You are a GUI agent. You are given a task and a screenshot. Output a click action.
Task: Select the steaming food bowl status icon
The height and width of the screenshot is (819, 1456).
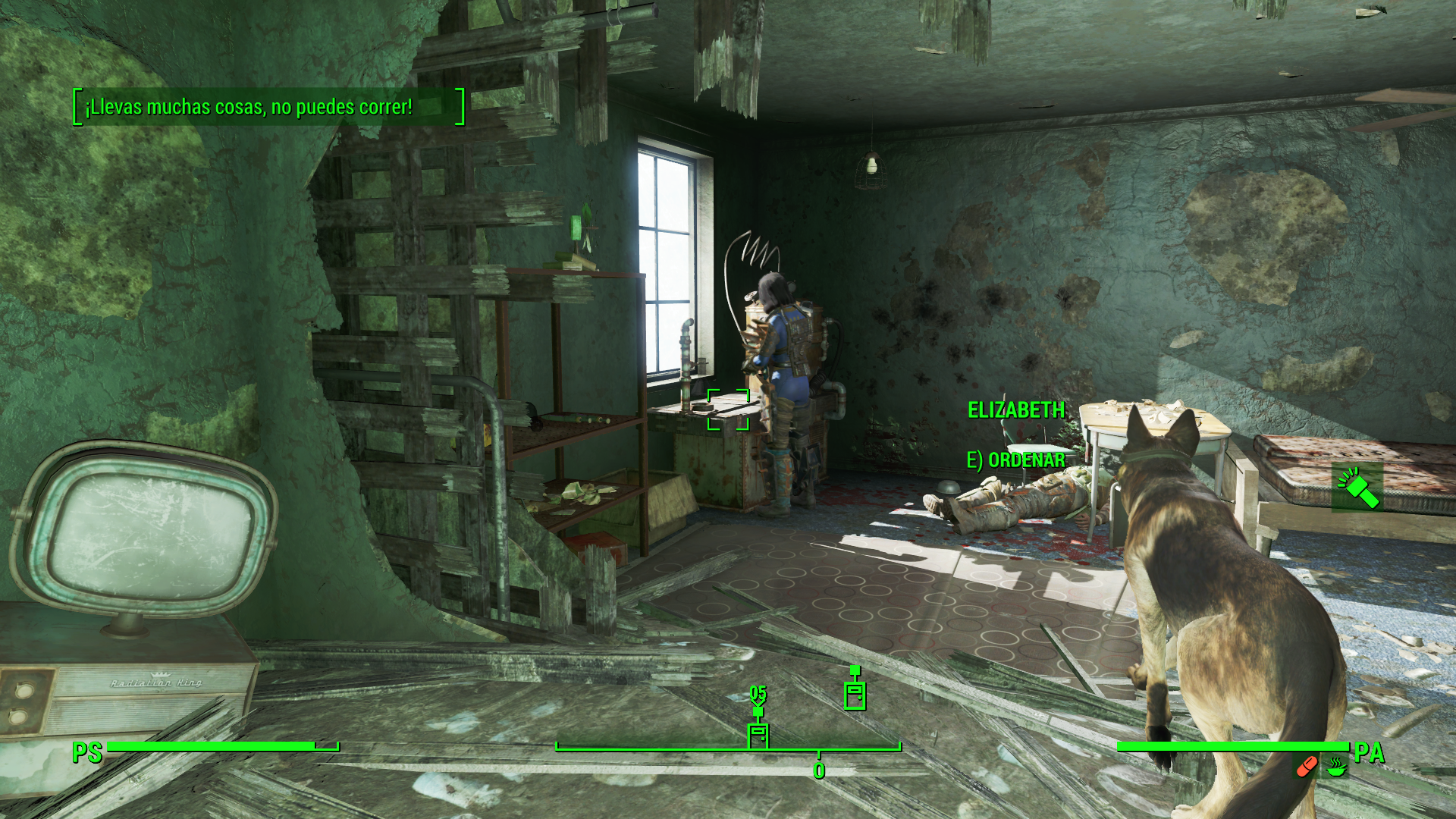point(1335,767)
